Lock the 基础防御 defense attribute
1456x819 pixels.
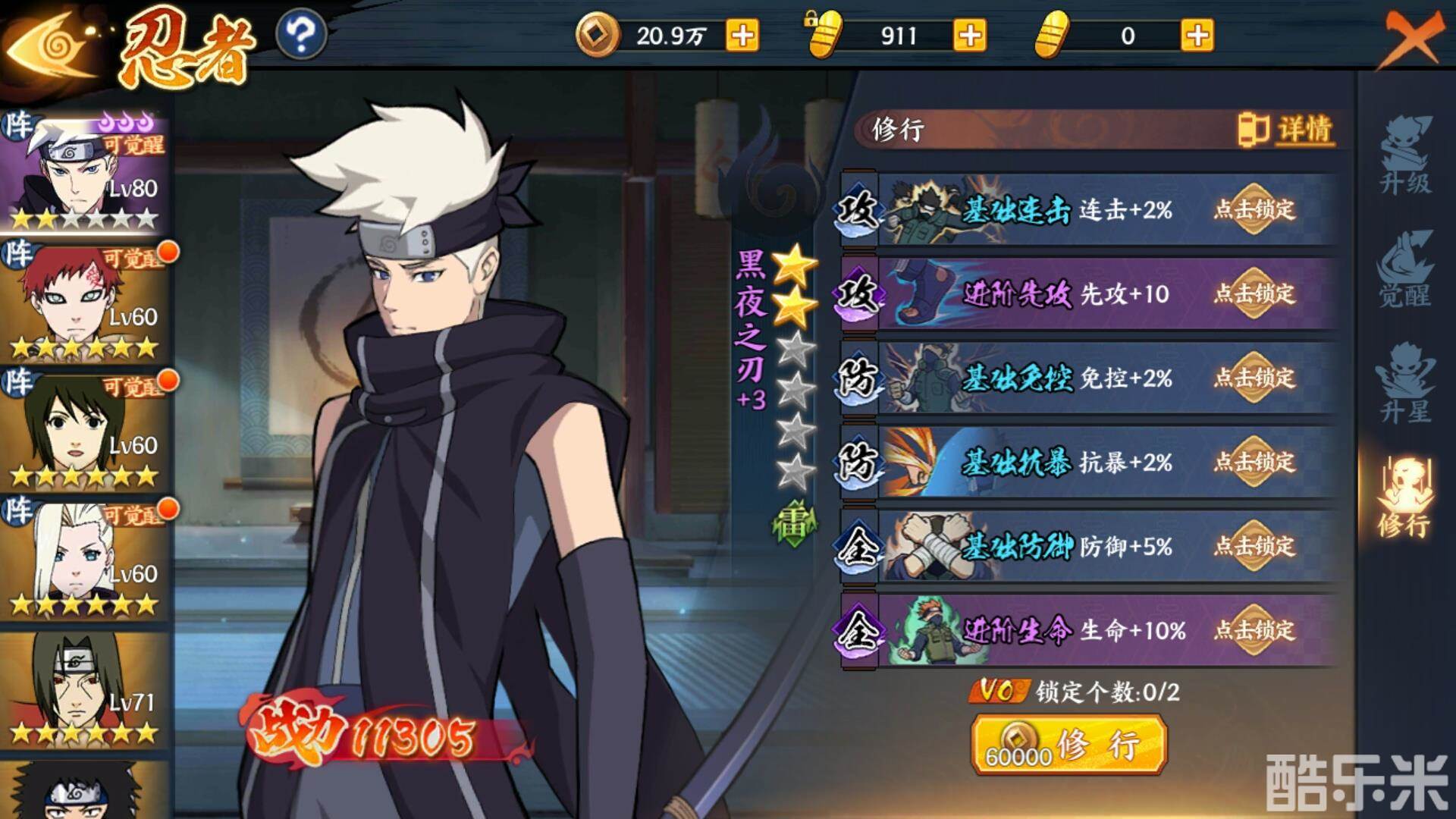pos(1254,546)
